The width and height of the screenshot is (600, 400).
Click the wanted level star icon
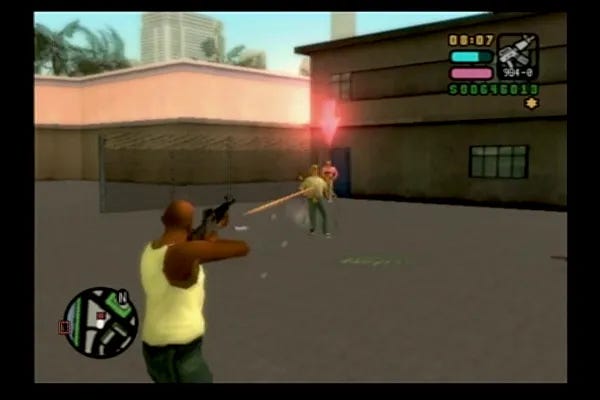531,103
